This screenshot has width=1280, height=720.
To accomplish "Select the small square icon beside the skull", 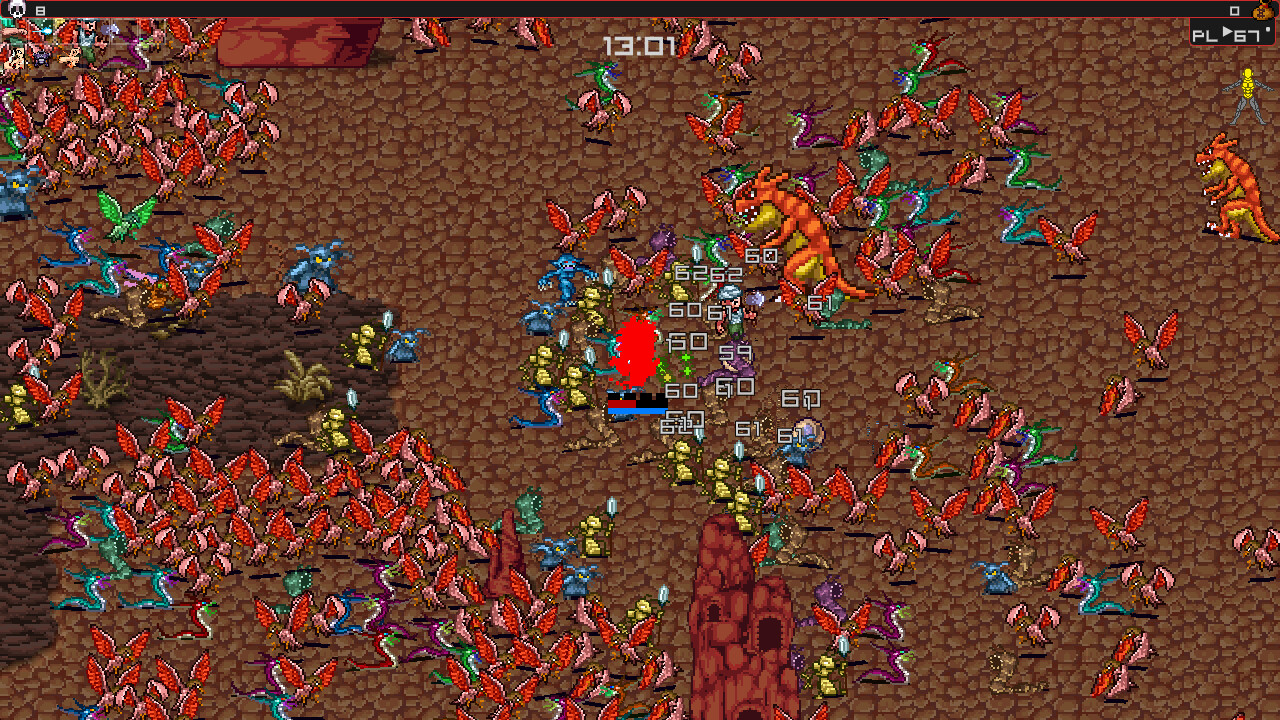I will tap(41, 10).
